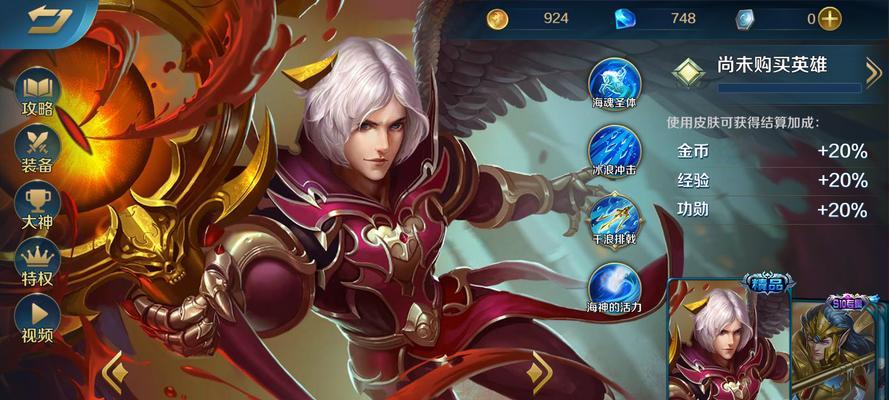Tap the 尚未购买英雄 purchase hero banner
This screenshot has width=889, height=400.
770,68
